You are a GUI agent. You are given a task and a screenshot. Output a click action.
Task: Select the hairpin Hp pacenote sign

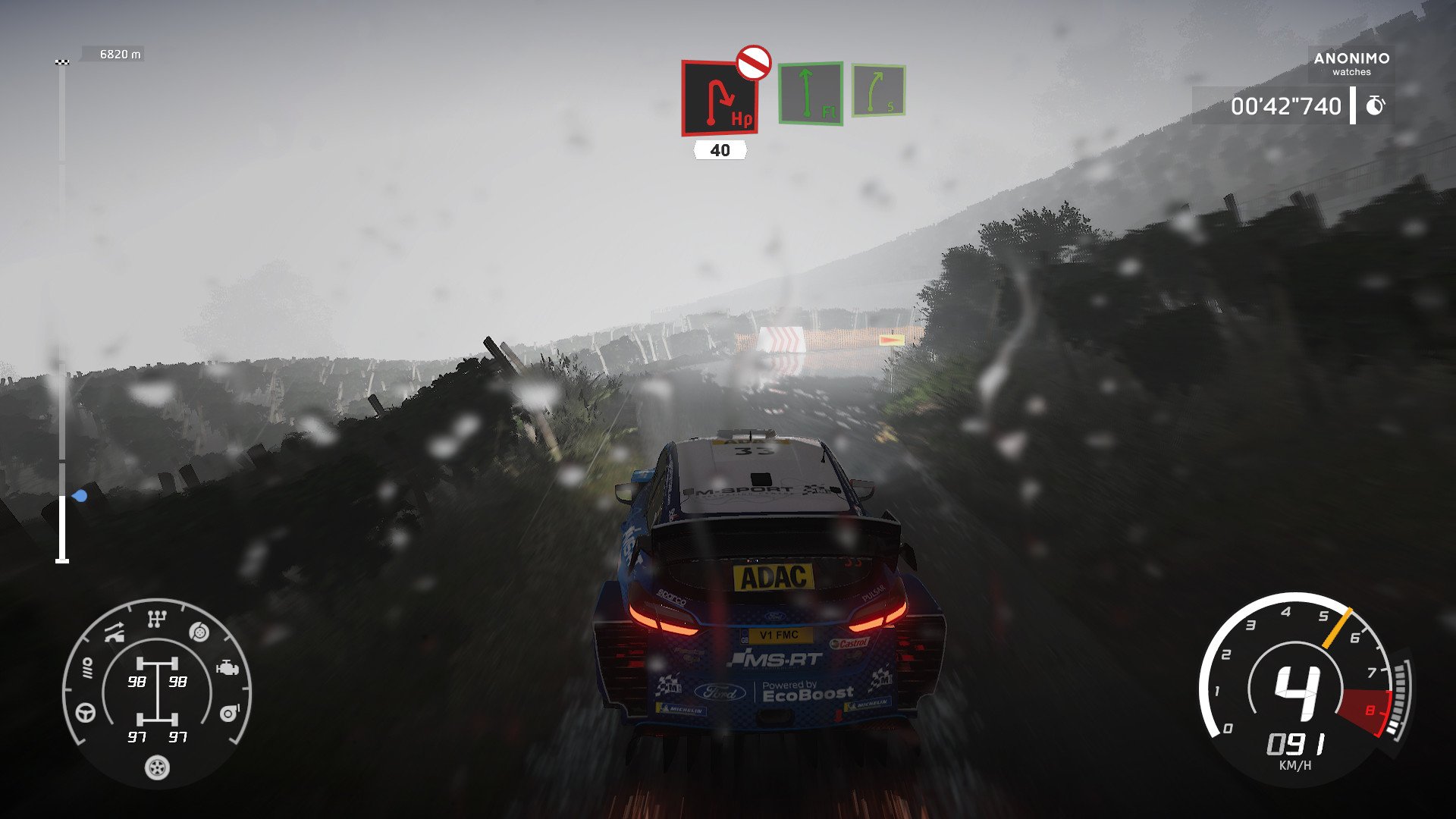(719, 99)
